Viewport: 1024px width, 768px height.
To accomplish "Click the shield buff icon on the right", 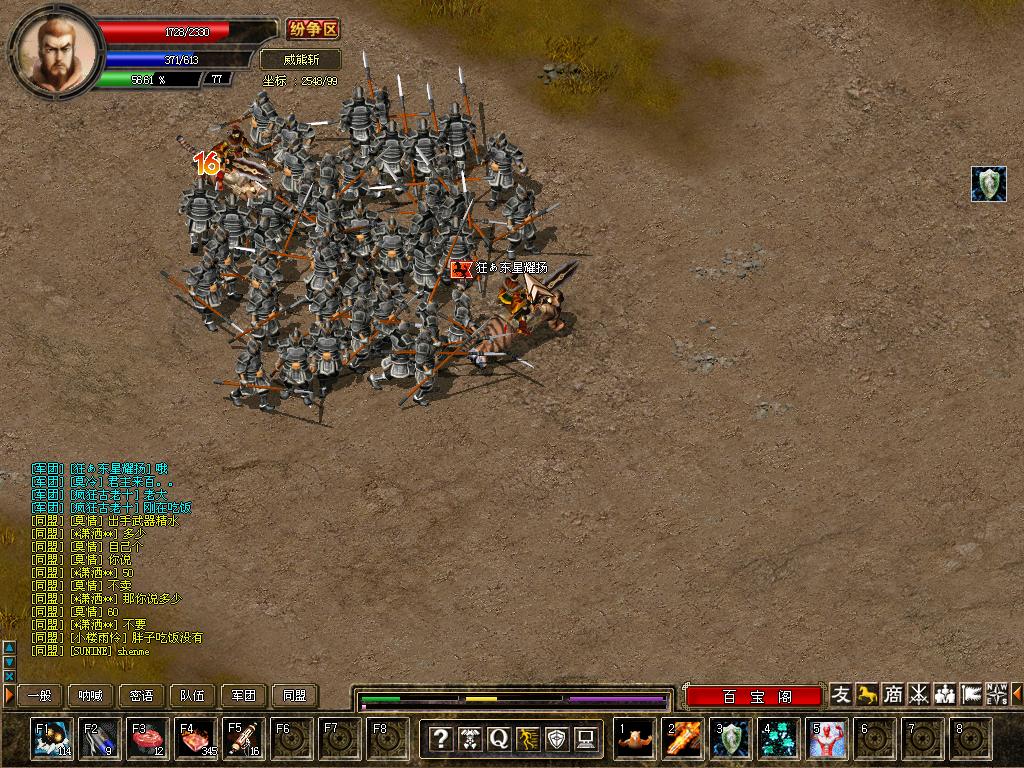I will click(x=989, y=184).
